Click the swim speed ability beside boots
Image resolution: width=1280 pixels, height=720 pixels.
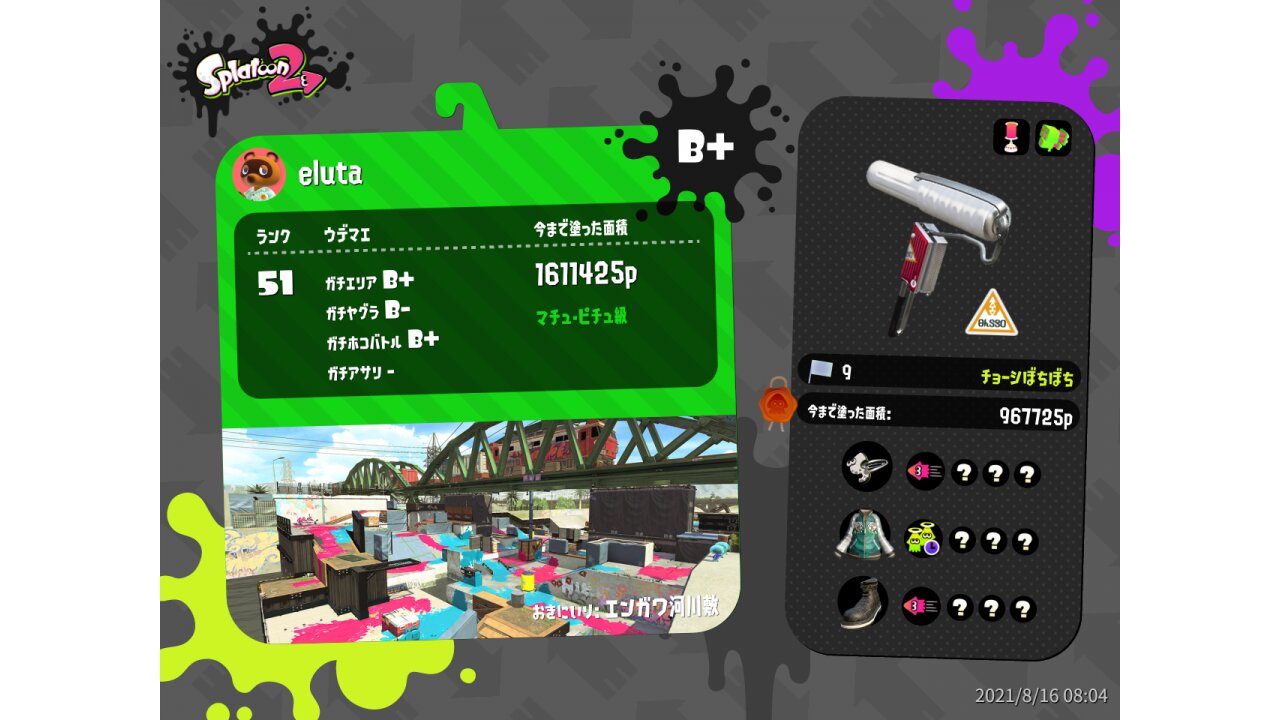coord(921,606)
